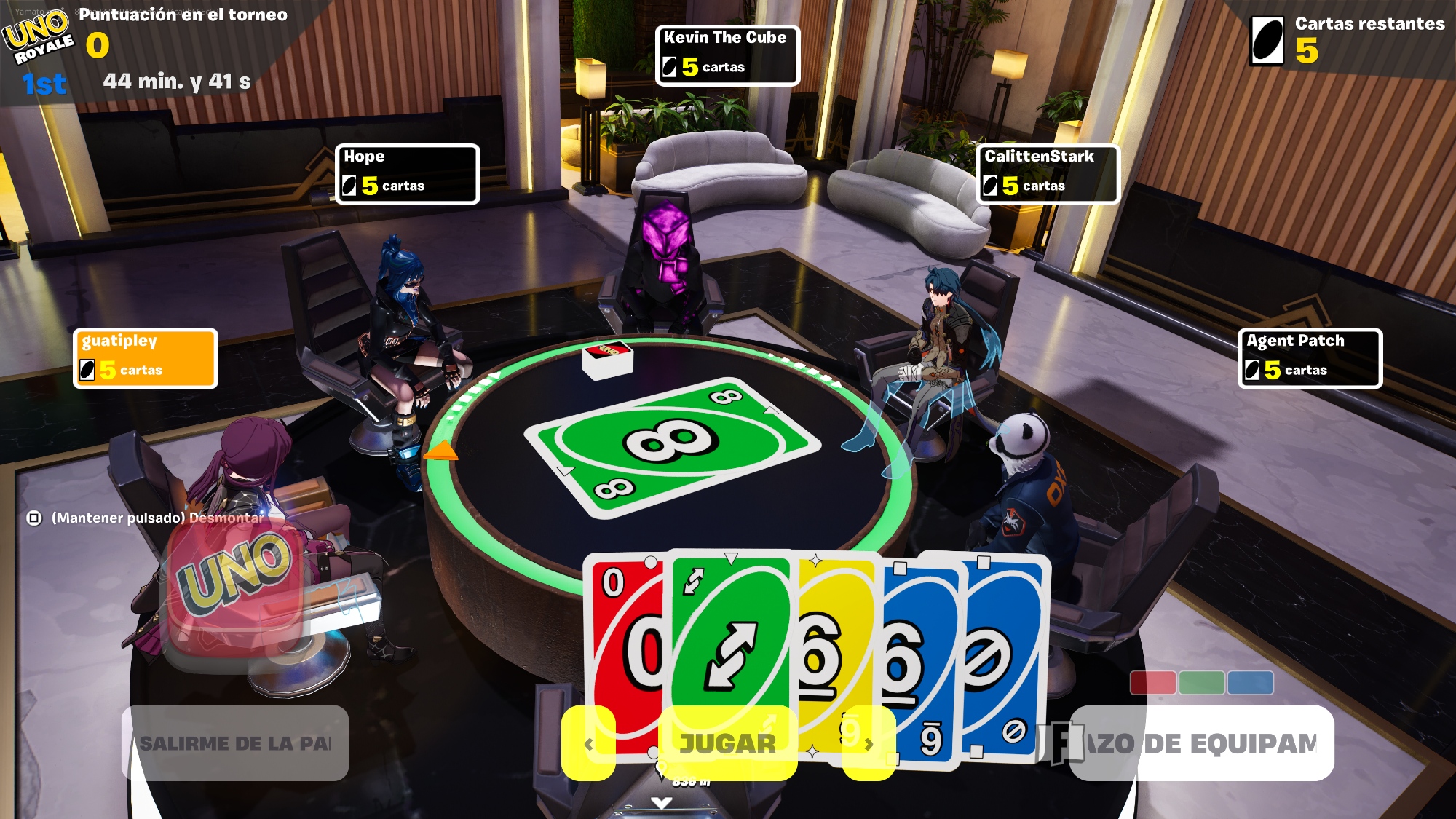Select the CalittenStark player tag
This screenshot has width=1456, height=819.
pos(1047,174)
